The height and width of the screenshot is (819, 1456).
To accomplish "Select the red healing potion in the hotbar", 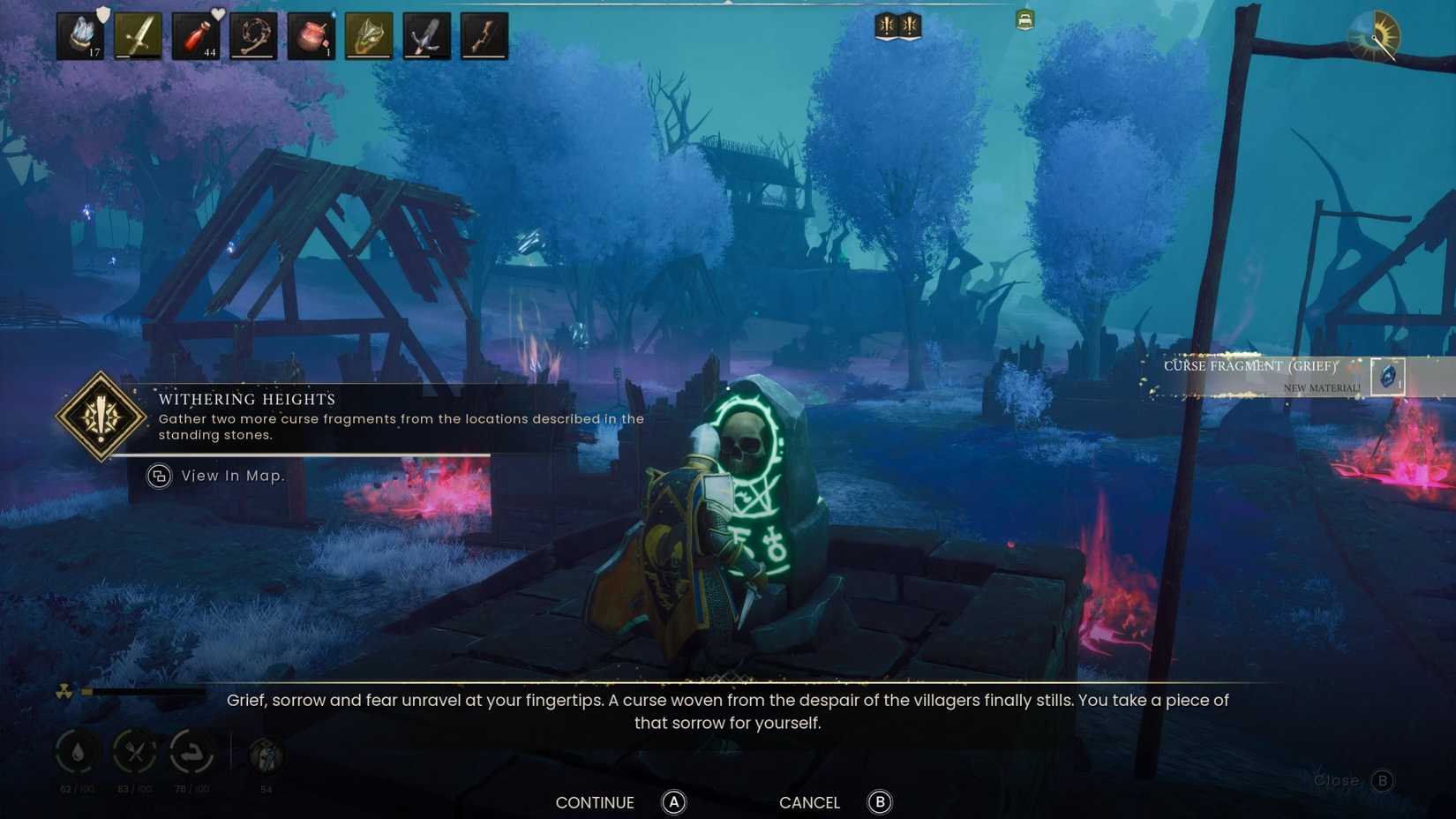I will tap(198, 35).
